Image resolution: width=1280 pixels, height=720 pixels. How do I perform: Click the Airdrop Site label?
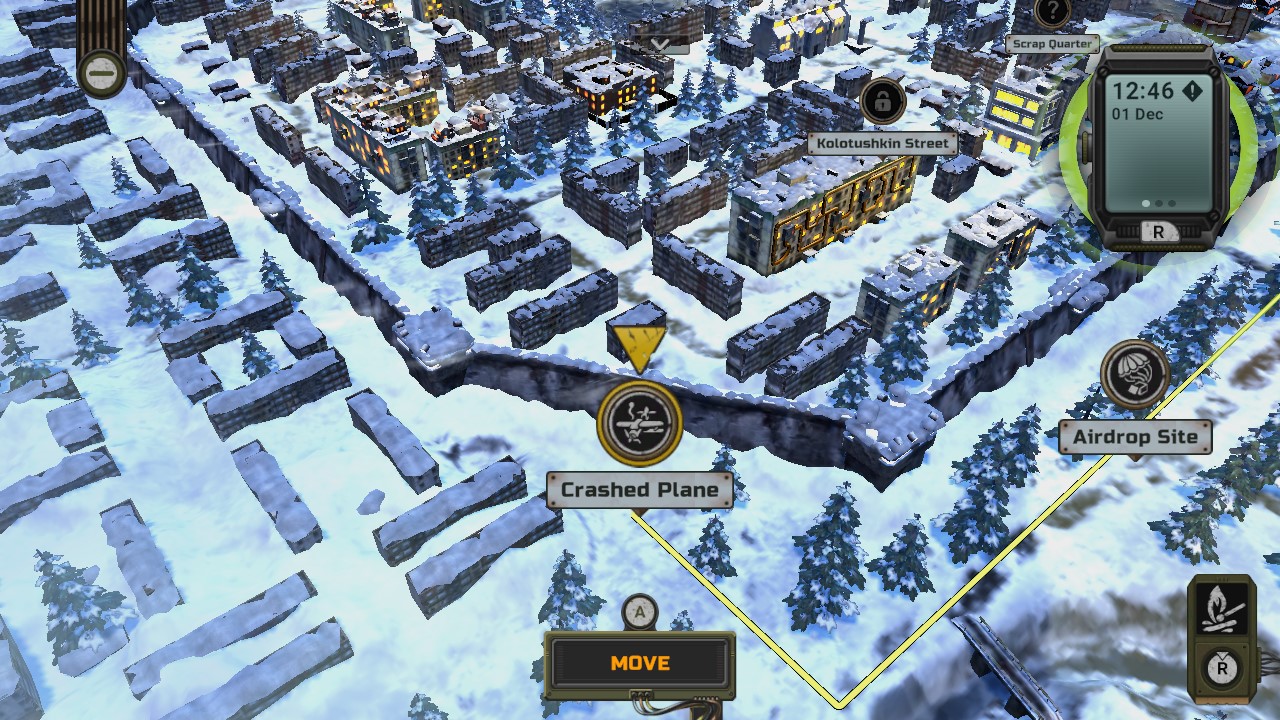tap(1135, 437)
